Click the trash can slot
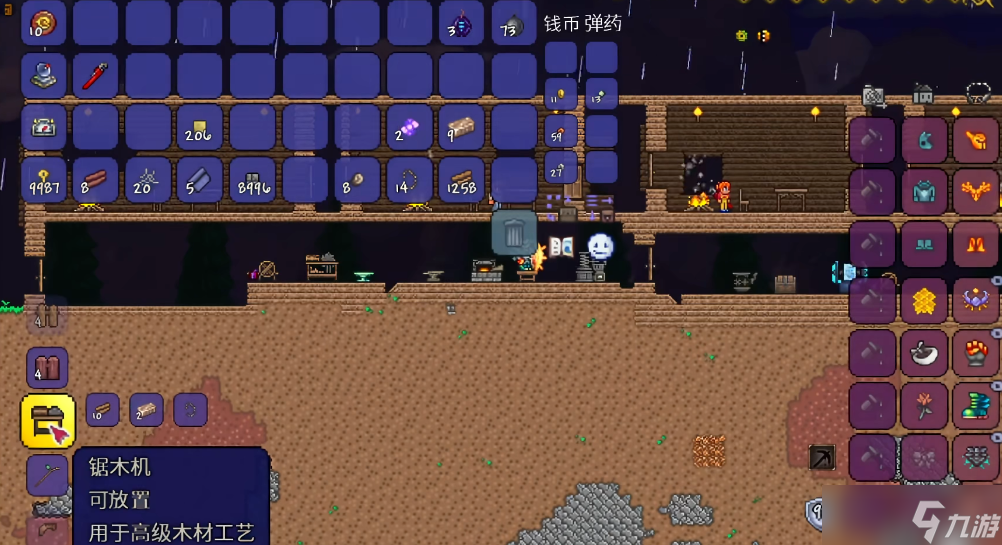Image resolution: width=1002 pixels, height=545 pixels. 514,233
